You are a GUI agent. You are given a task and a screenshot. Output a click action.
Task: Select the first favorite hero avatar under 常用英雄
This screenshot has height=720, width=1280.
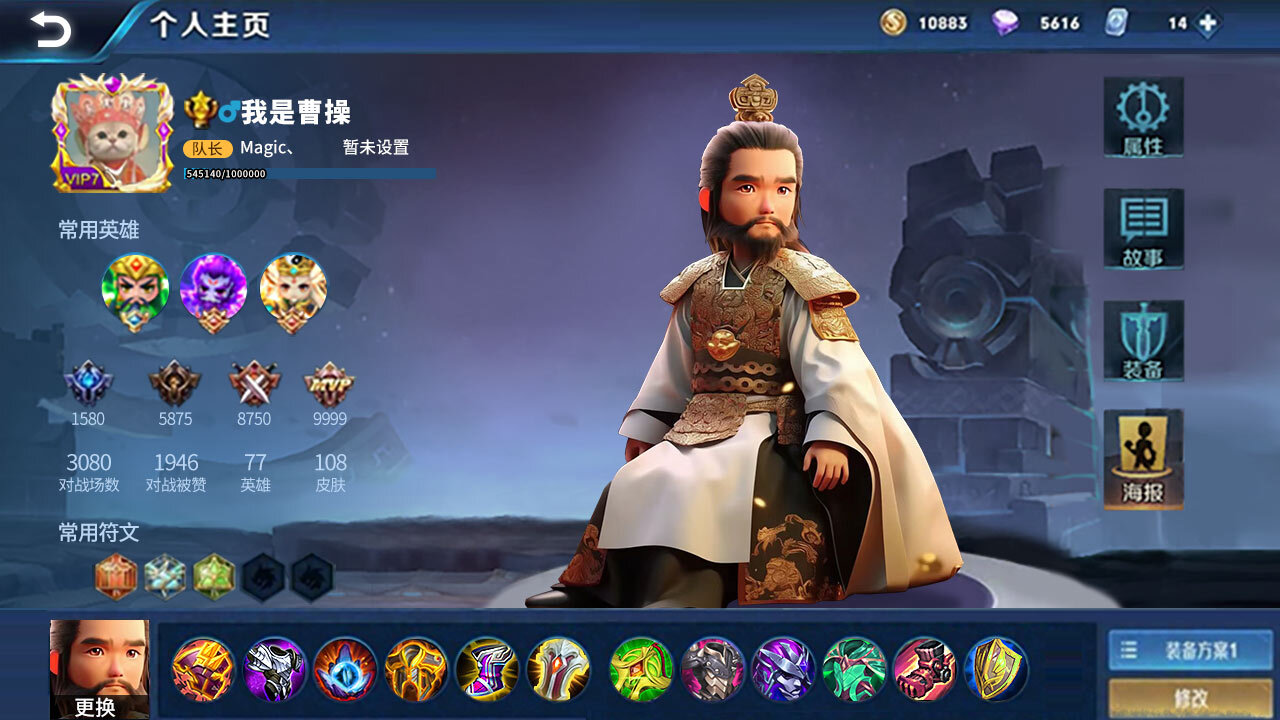135,290
